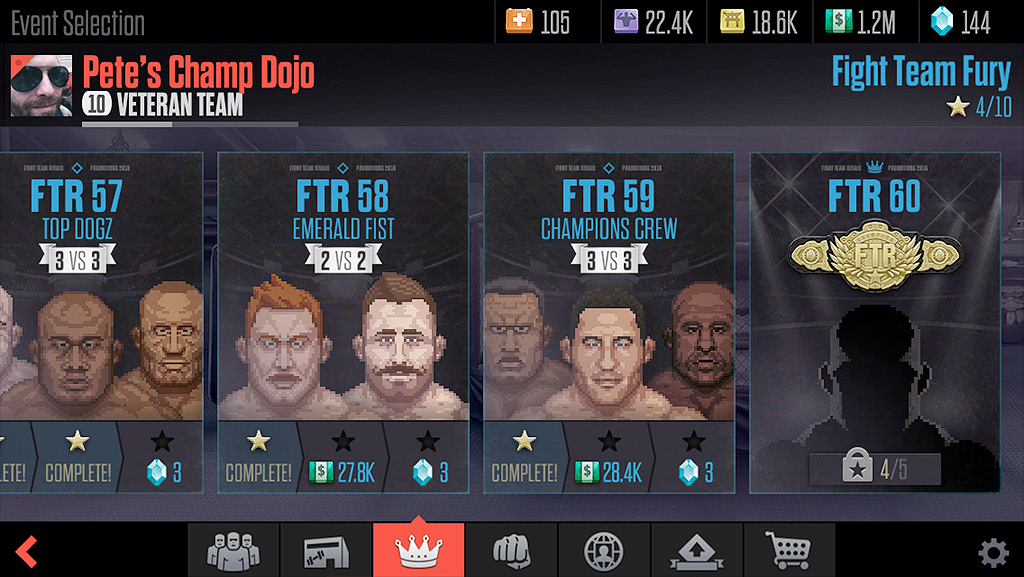Tap the yellow 18.6K resource counter
This screenshot has height=577, width=1024.
click(x=758, y=22)
